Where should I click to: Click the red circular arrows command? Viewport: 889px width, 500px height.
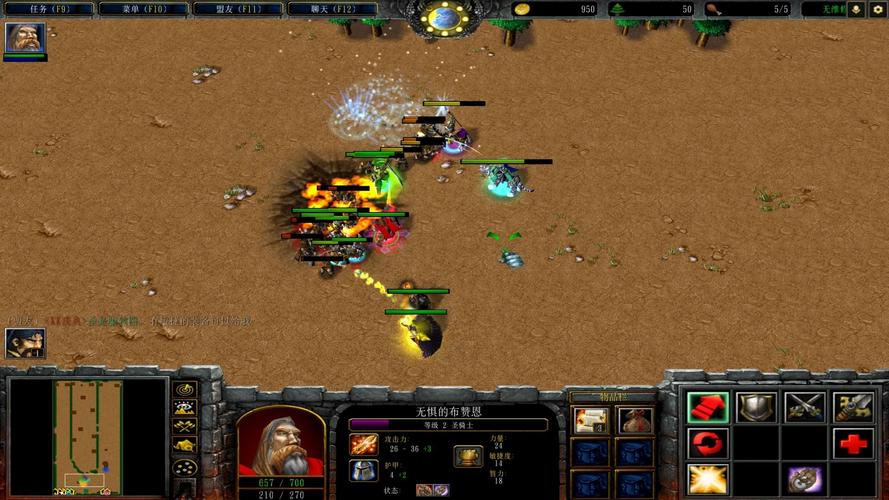click(x=708, y=443)
